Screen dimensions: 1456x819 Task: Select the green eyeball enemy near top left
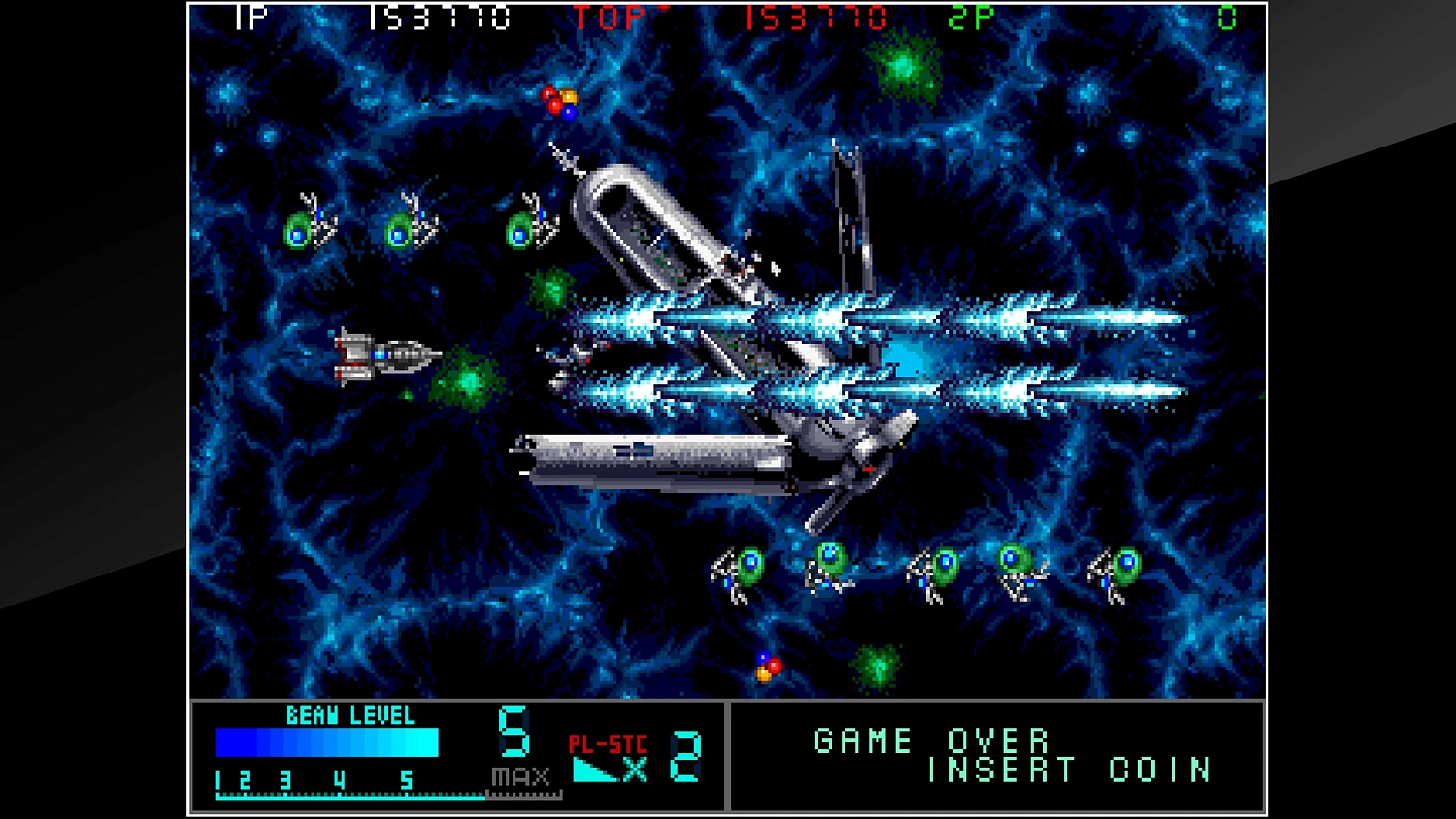coord(301,228)
